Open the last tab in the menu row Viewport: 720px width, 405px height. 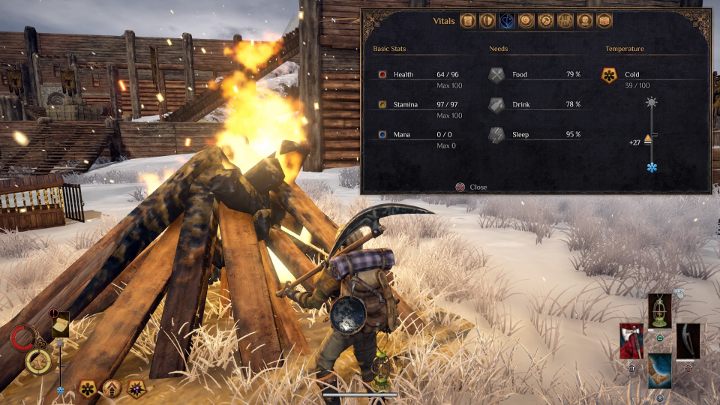[x=604, y=20]
